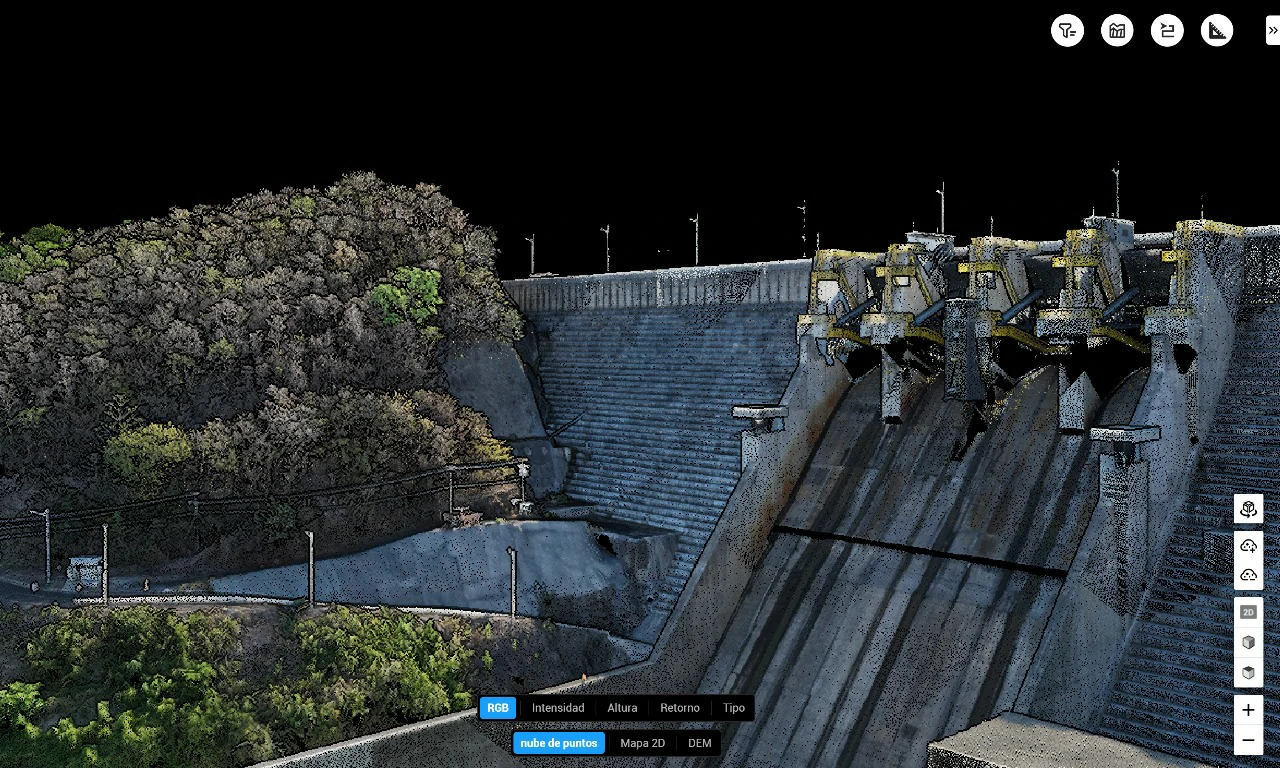Click the rotating cube reset view icon
This screenshot has height=768, width=1280.
click(x=1248, y=509)
